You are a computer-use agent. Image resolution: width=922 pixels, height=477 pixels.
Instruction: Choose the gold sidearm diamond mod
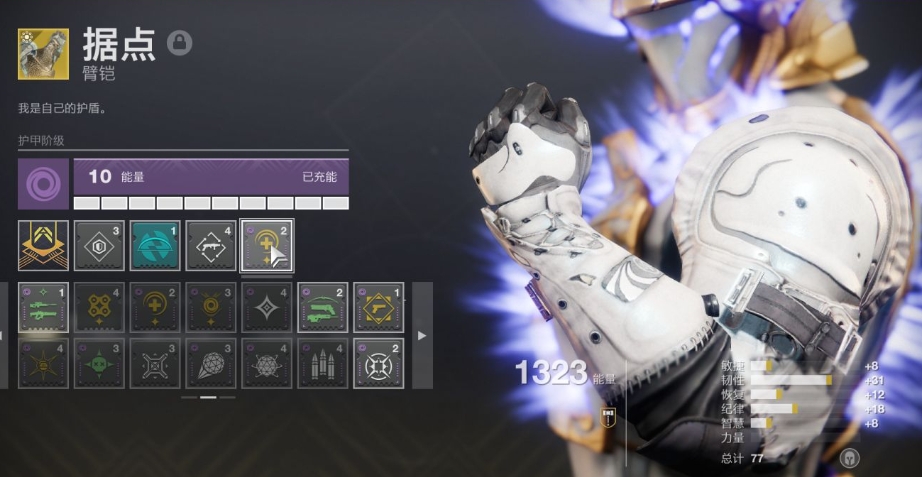(379, 307)
